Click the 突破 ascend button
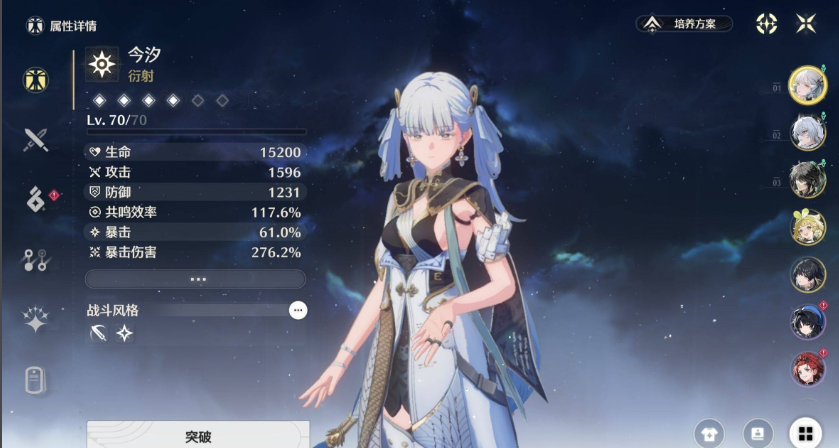 (x=197, y=436)
